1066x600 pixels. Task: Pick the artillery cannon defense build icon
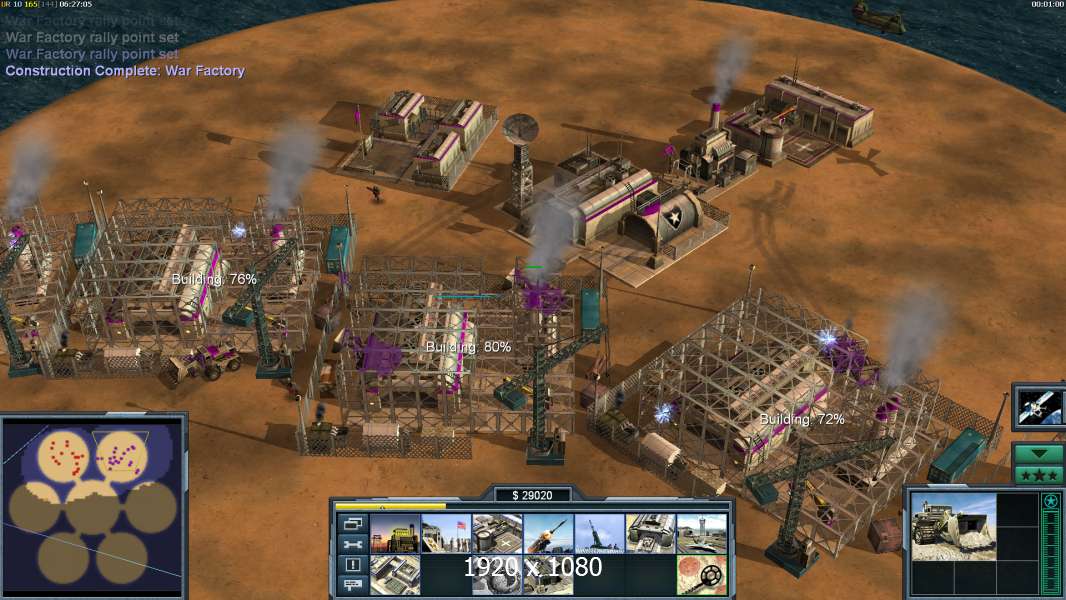[599, 533]
